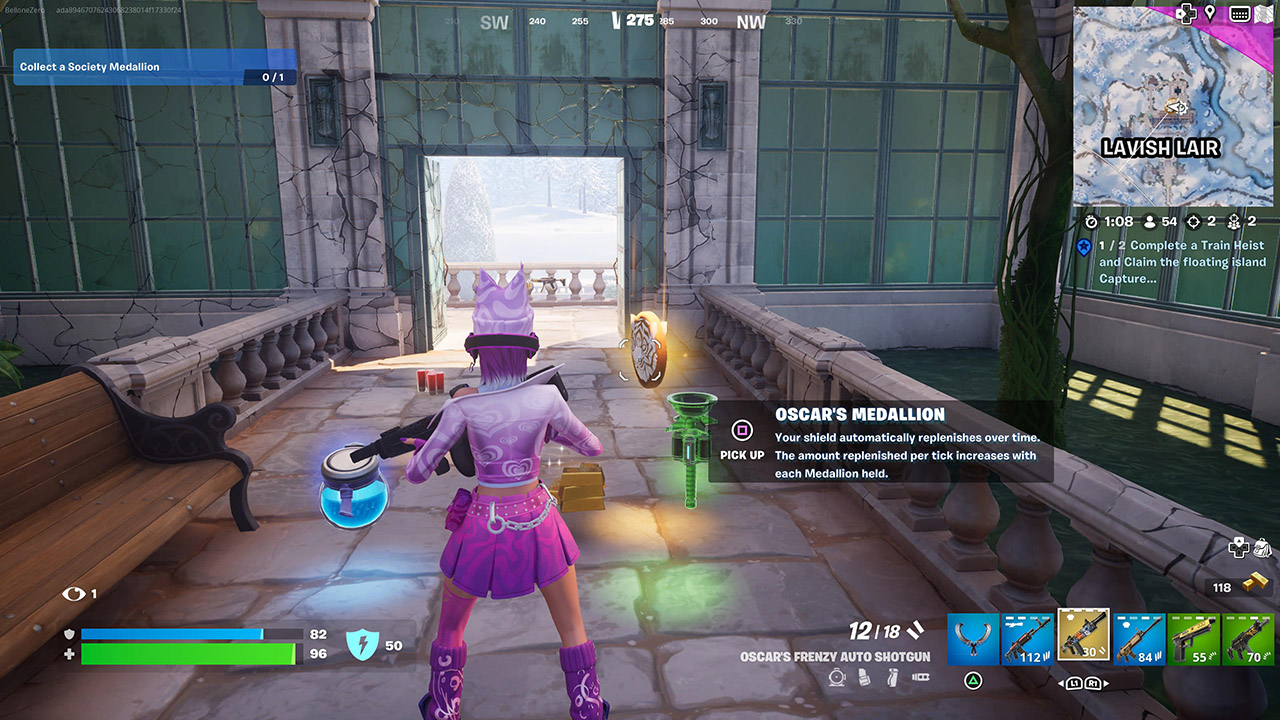Screen dimensions: 1280x720
Task: Select the grip attachment icon
Action: click(x=892, y=676)
